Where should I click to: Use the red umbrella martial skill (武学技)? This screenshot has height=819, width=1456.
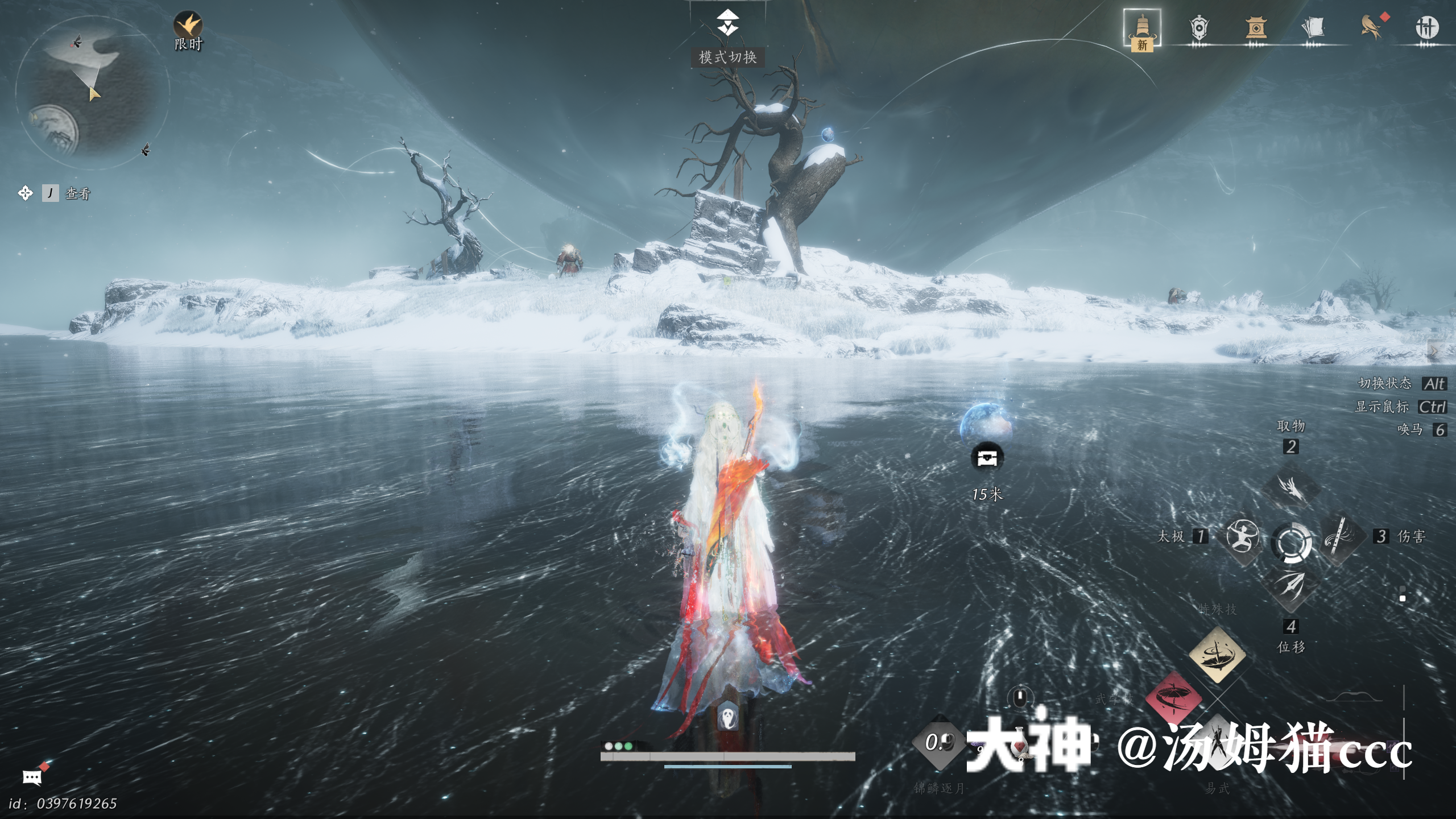(x=1173, y=698)
